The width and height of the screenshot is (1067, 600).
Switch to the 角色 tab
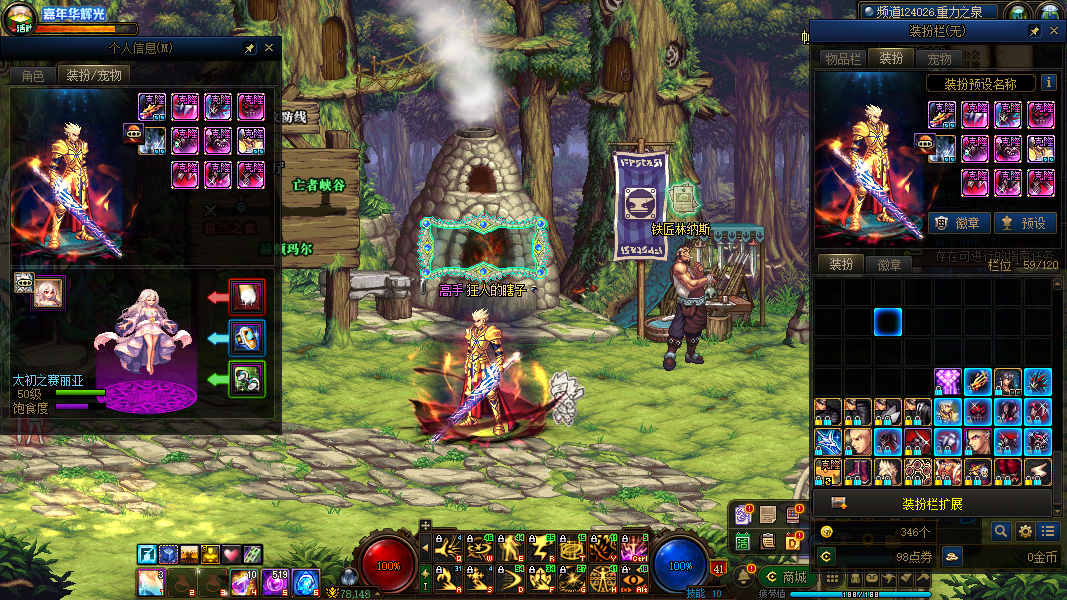click(33, 75)
